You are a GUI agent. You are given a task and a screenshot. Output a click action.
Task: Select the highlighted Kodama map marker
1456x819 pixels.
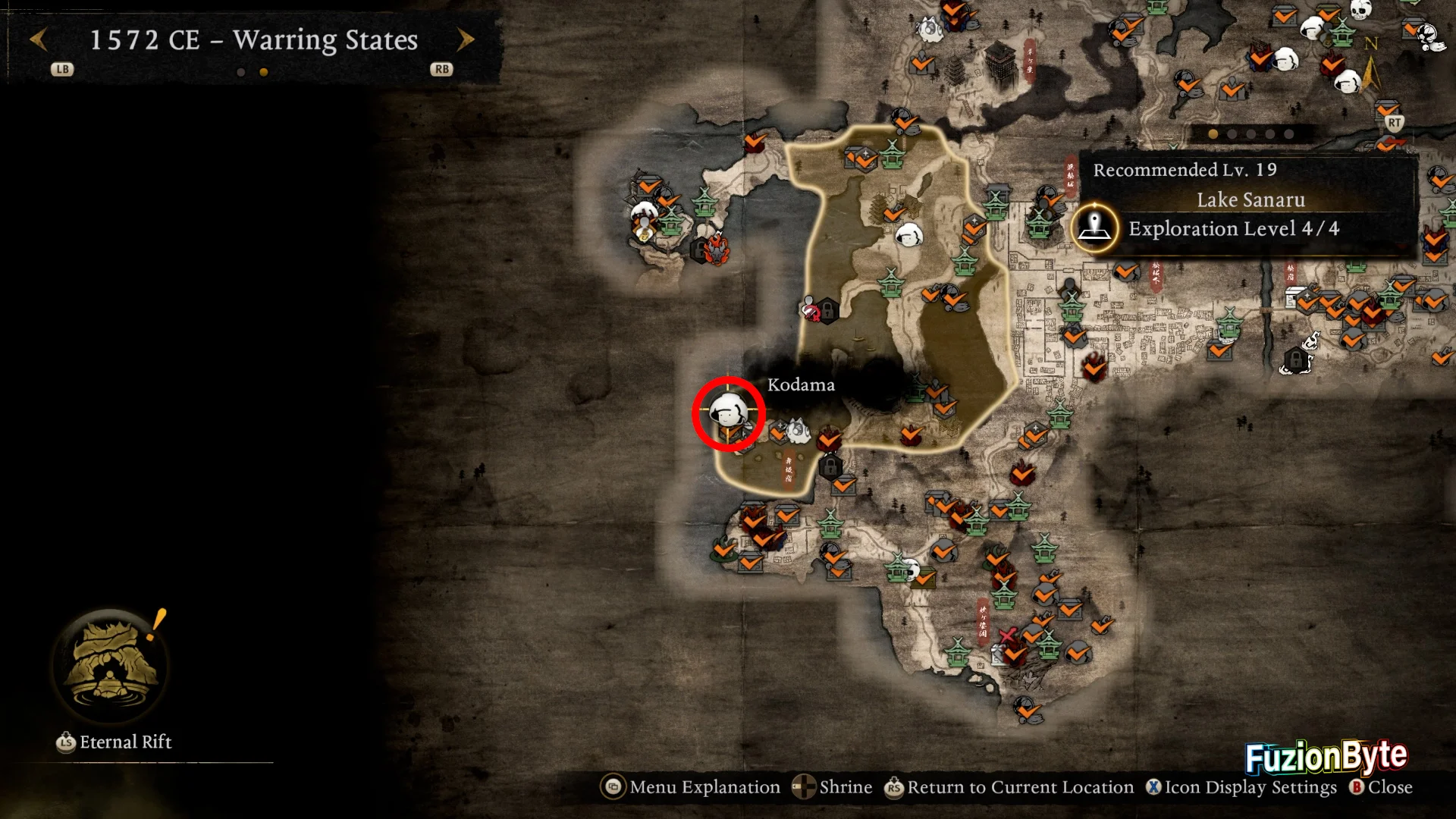pyautogui.click(x=728, y=413)
